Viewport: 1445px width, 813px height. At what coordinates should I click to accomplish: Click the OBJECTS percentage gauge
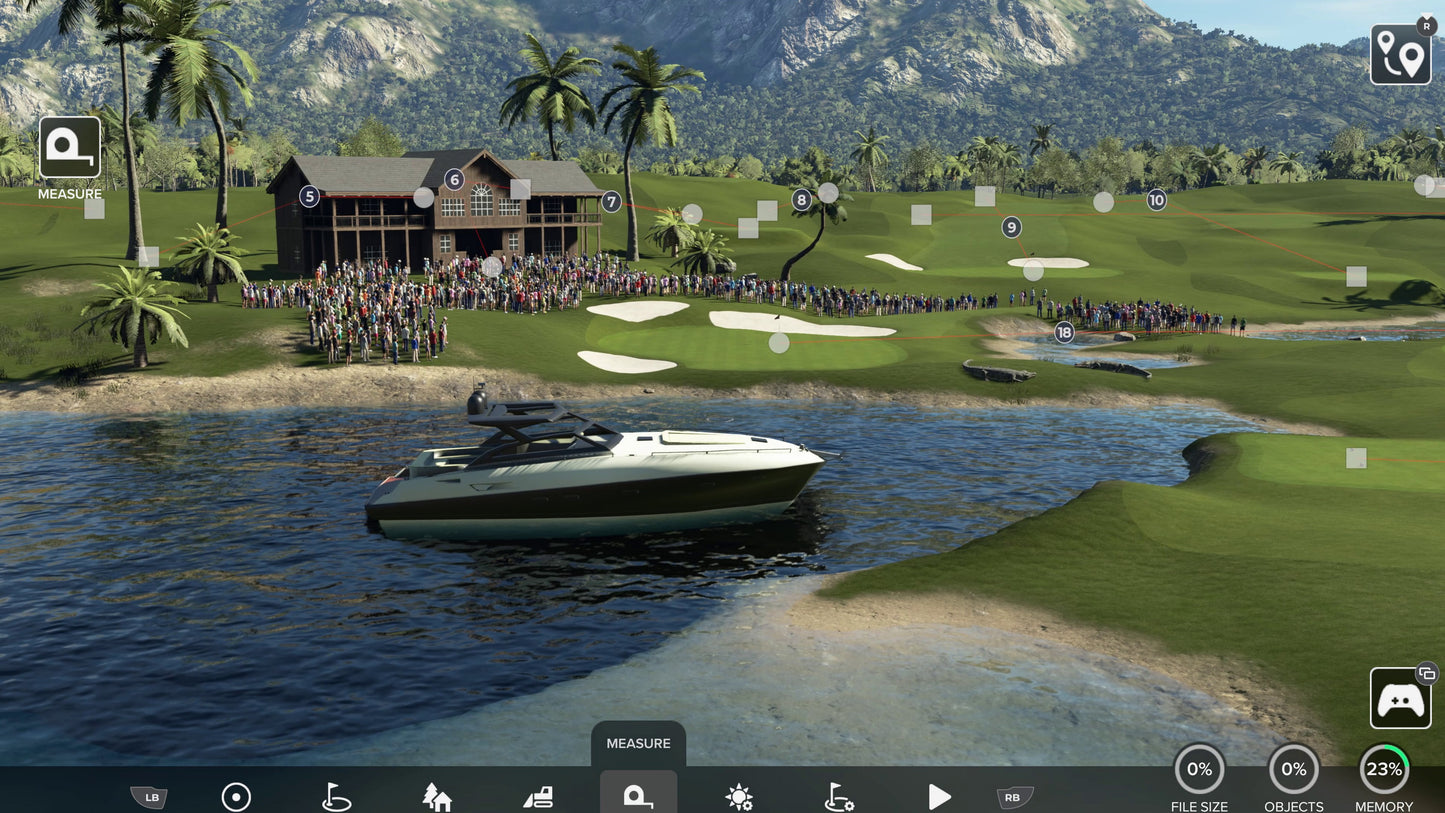(1292, 768)
